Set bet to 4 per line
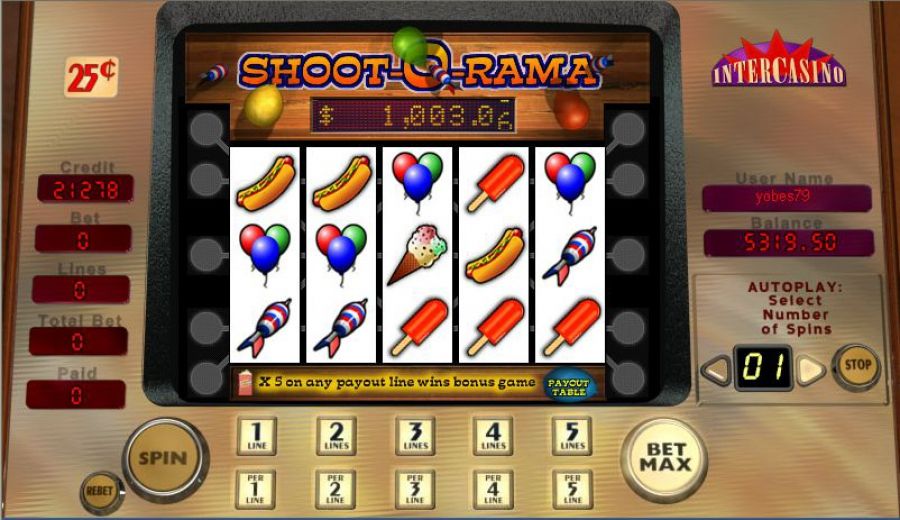 [493, 489]
